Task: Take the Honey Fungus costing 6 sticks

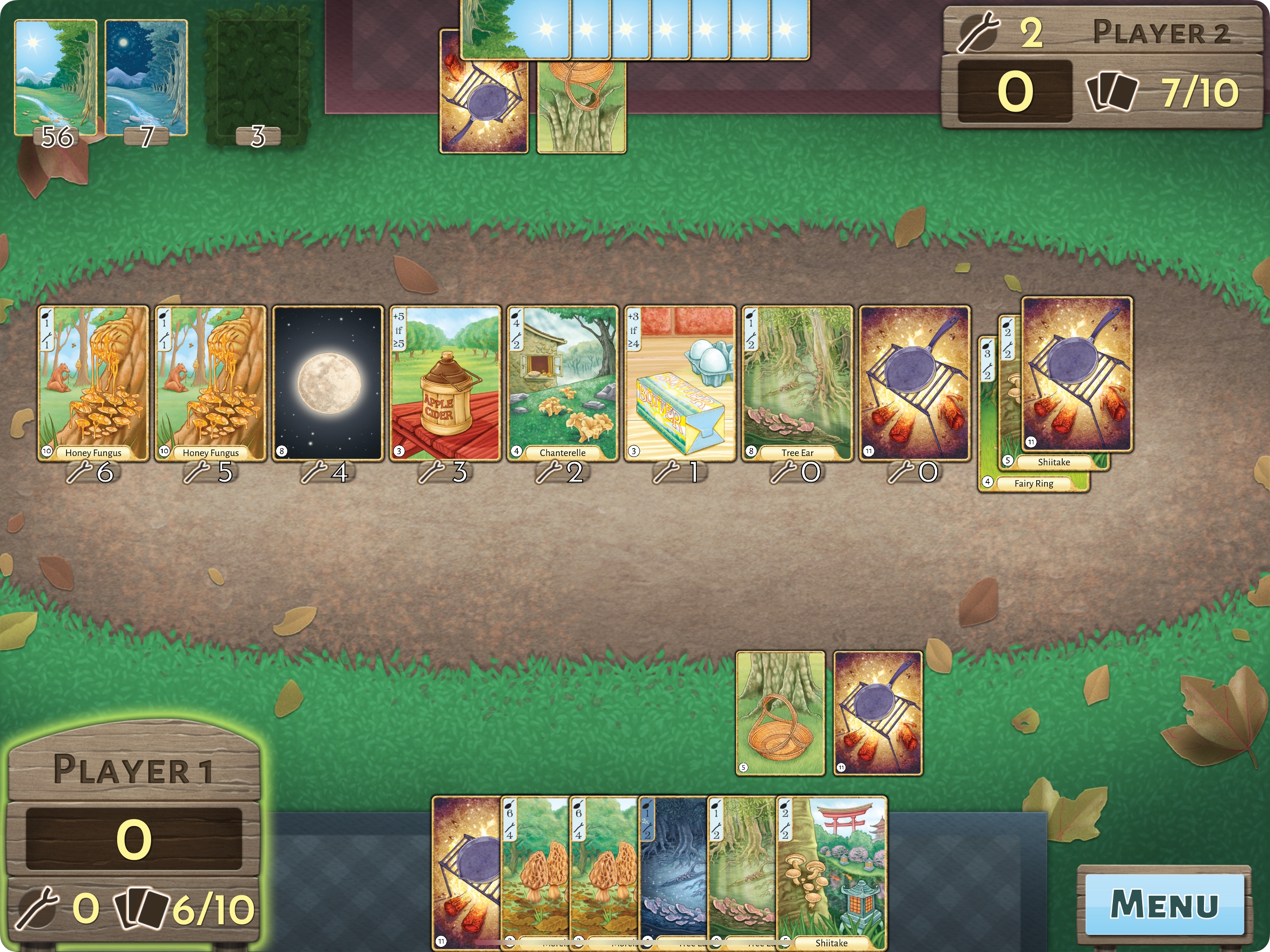Action: coord(93,383)
